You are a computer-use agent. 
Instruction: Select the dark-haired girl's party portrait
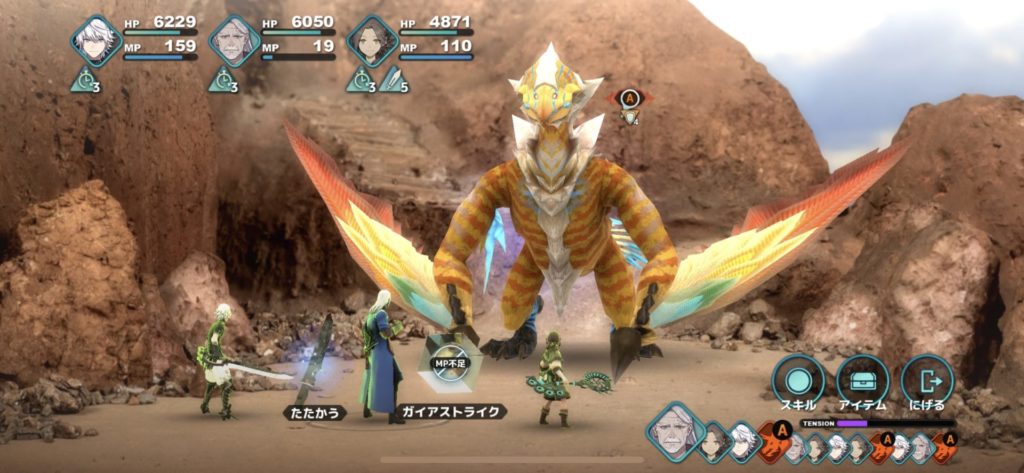pyautogui.click(x=372, y=41)
